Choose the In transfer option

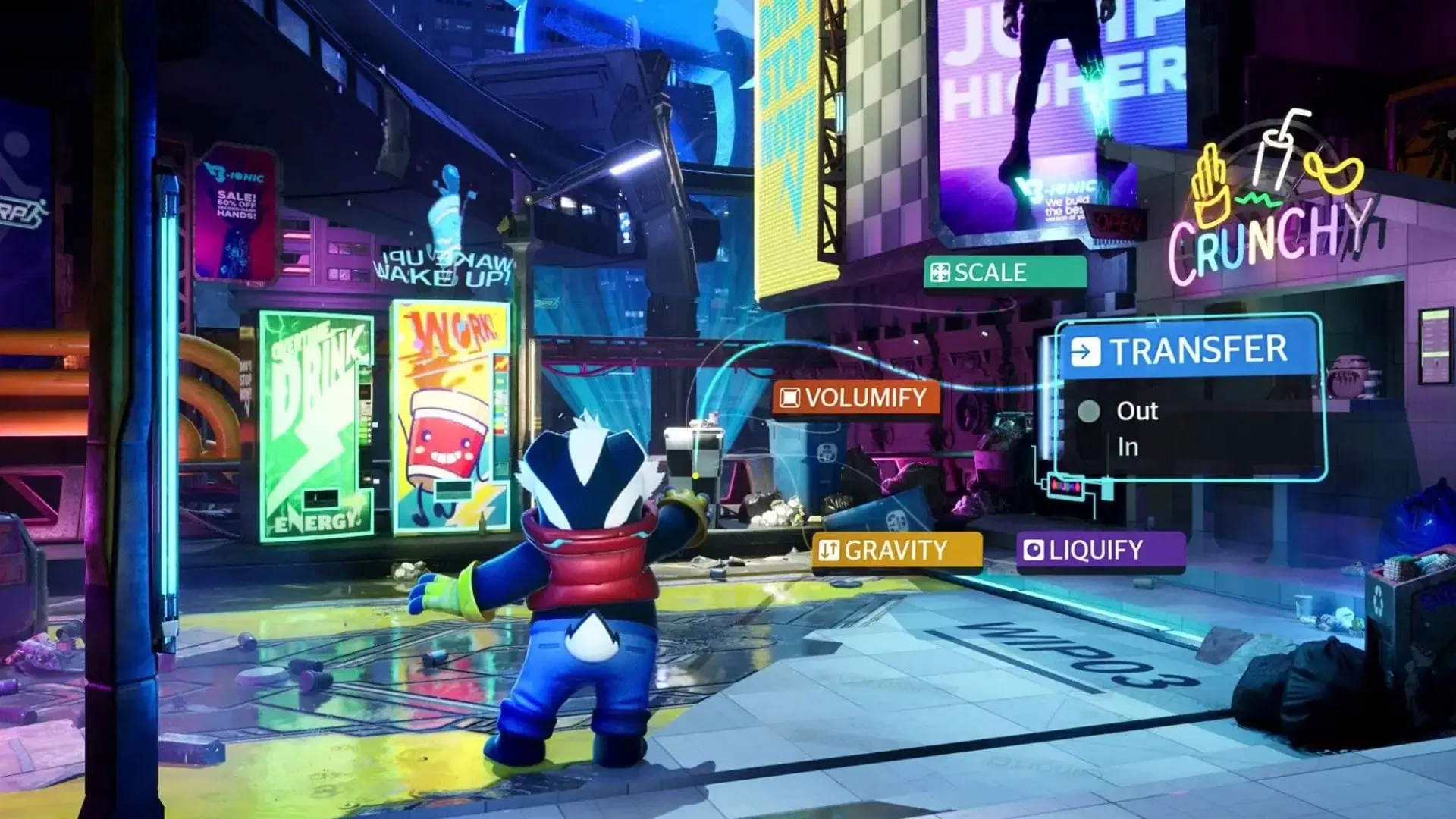[1128, 447]
